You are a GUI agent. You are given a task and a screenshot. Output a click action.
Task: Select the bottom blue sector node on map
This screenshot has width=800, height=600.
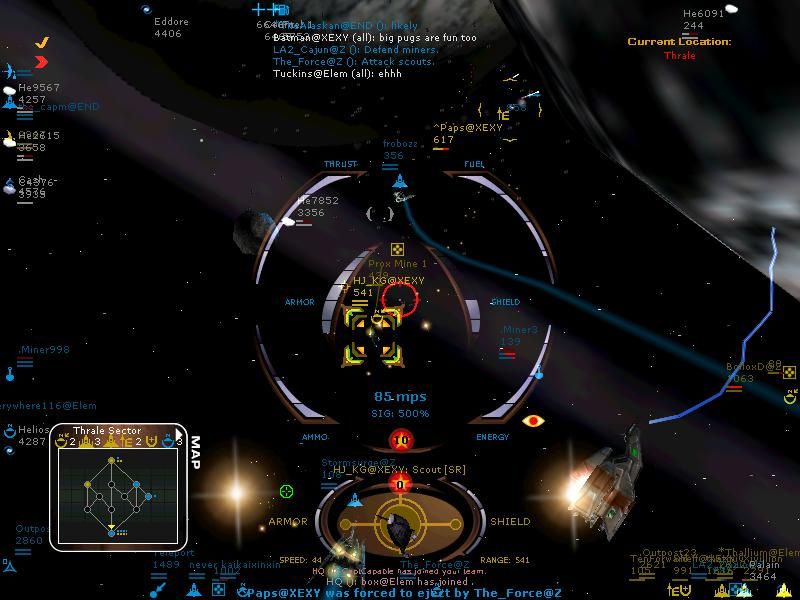tap(112, 533)
